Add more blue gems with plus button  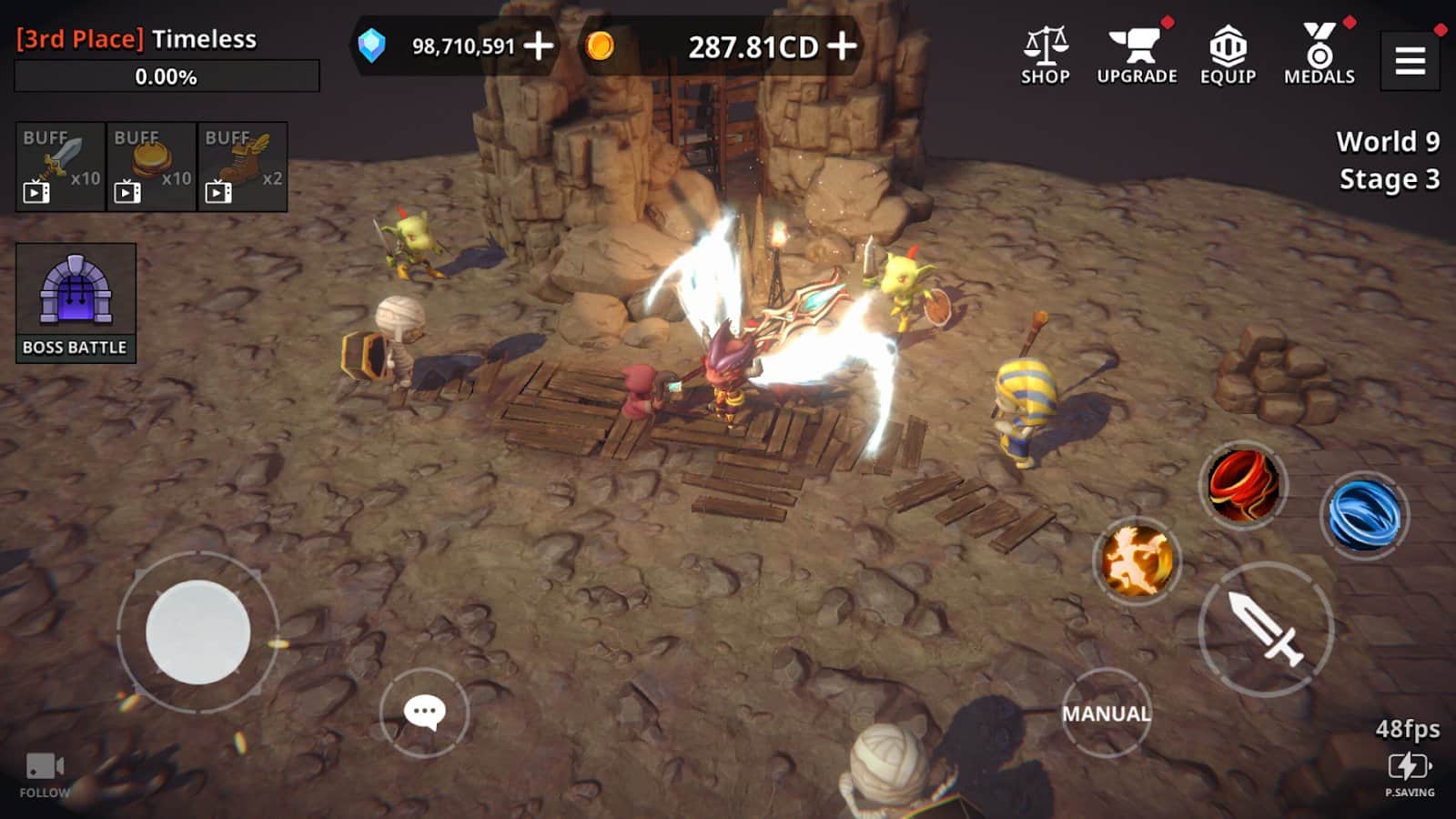(x=539, y=45)
